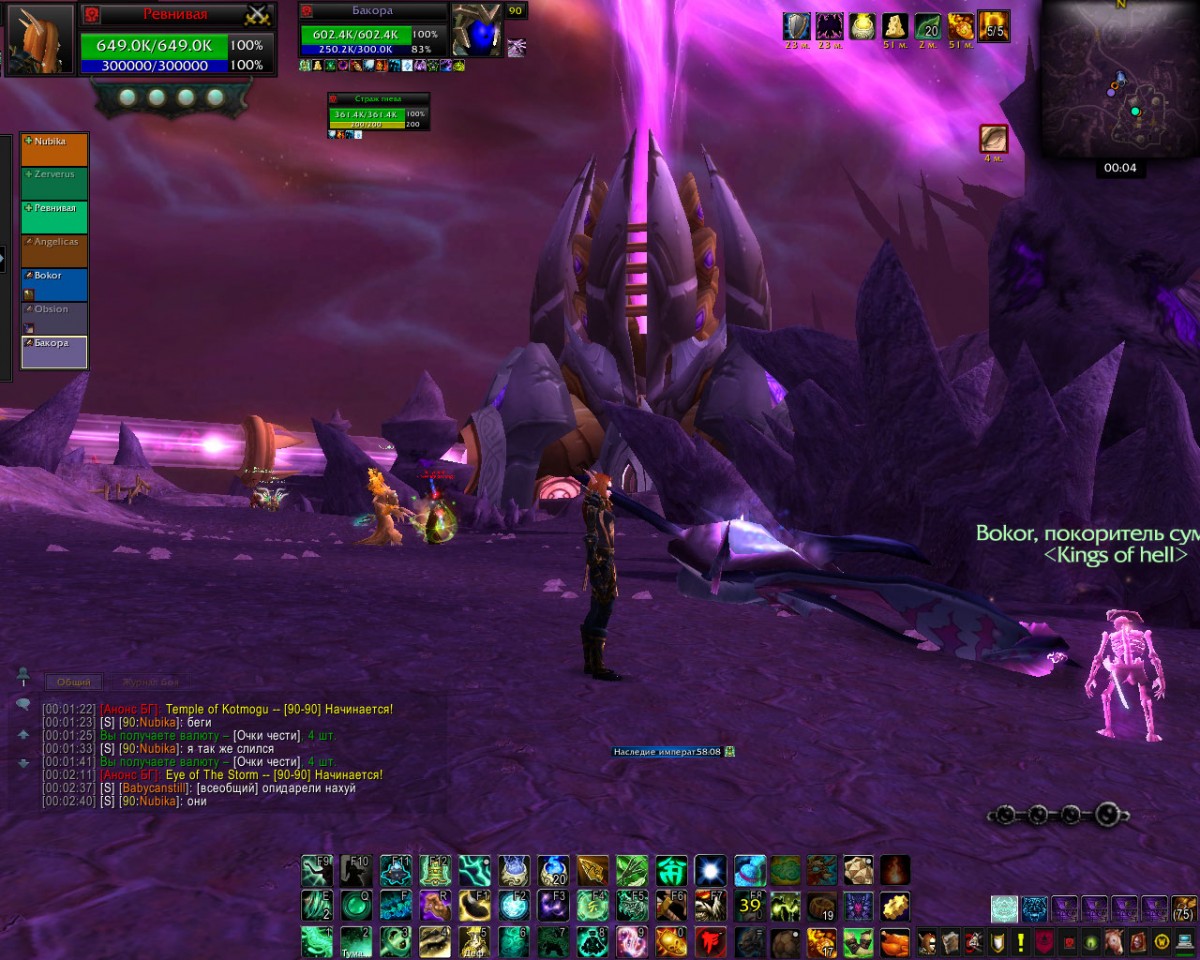Image resolution: width=1200 pixels, height=960 pixels.
Task: Click the Страж гнева focus frame
Action: tap(379, 114)
